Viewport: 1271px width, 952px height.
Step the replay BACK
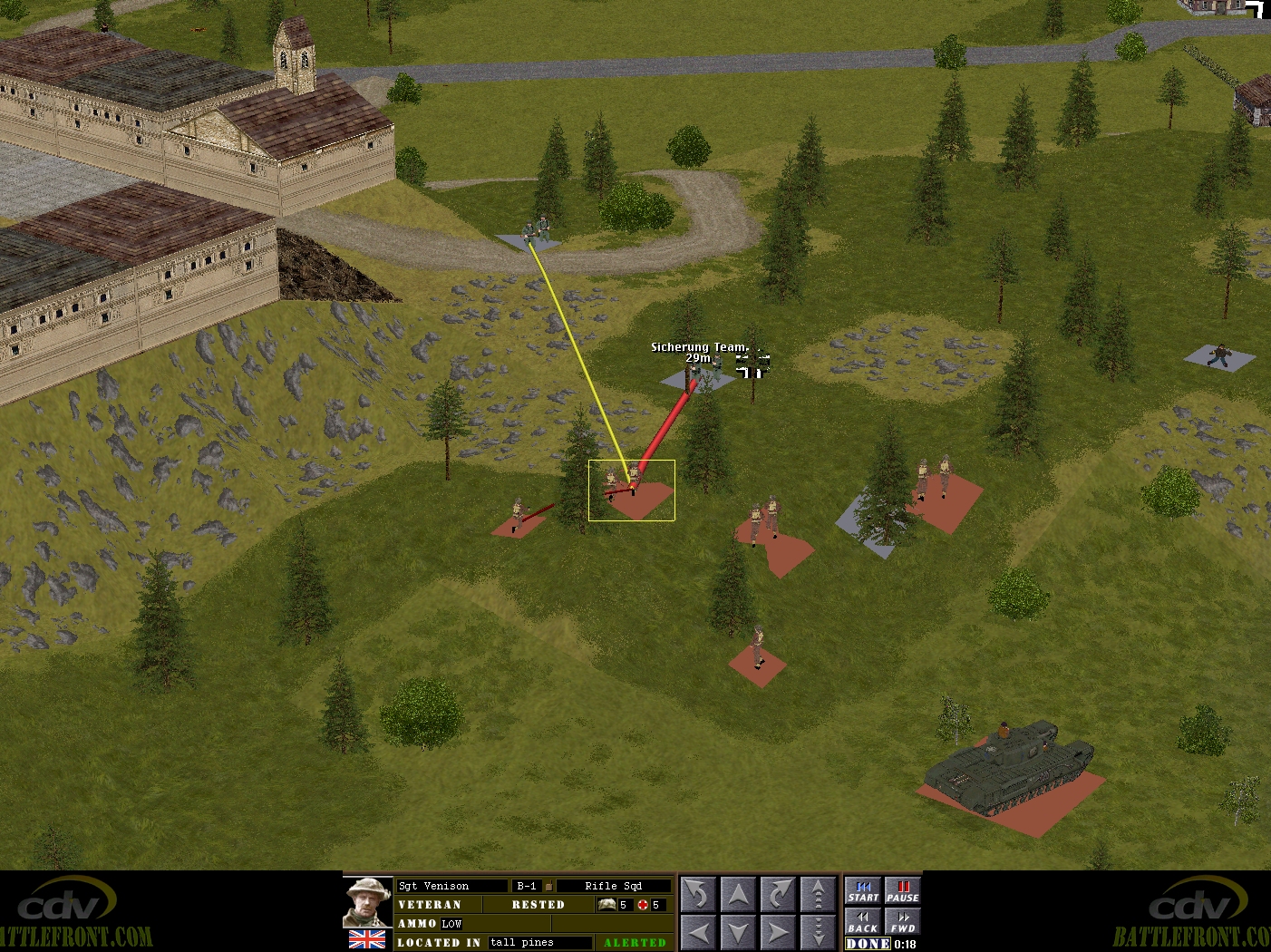[x=862, y=922]
